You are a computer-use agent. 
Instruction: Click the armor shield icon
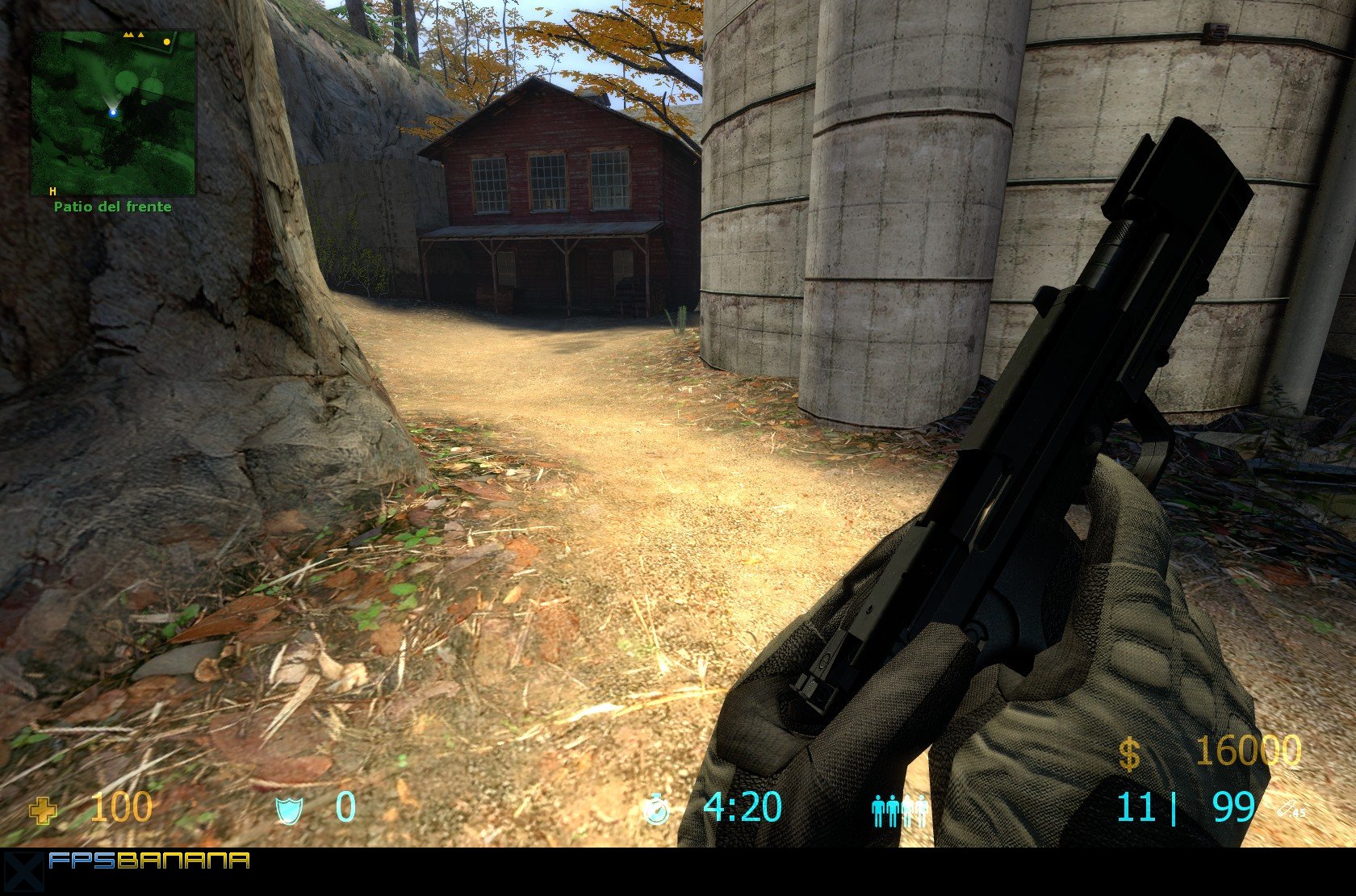288,809
